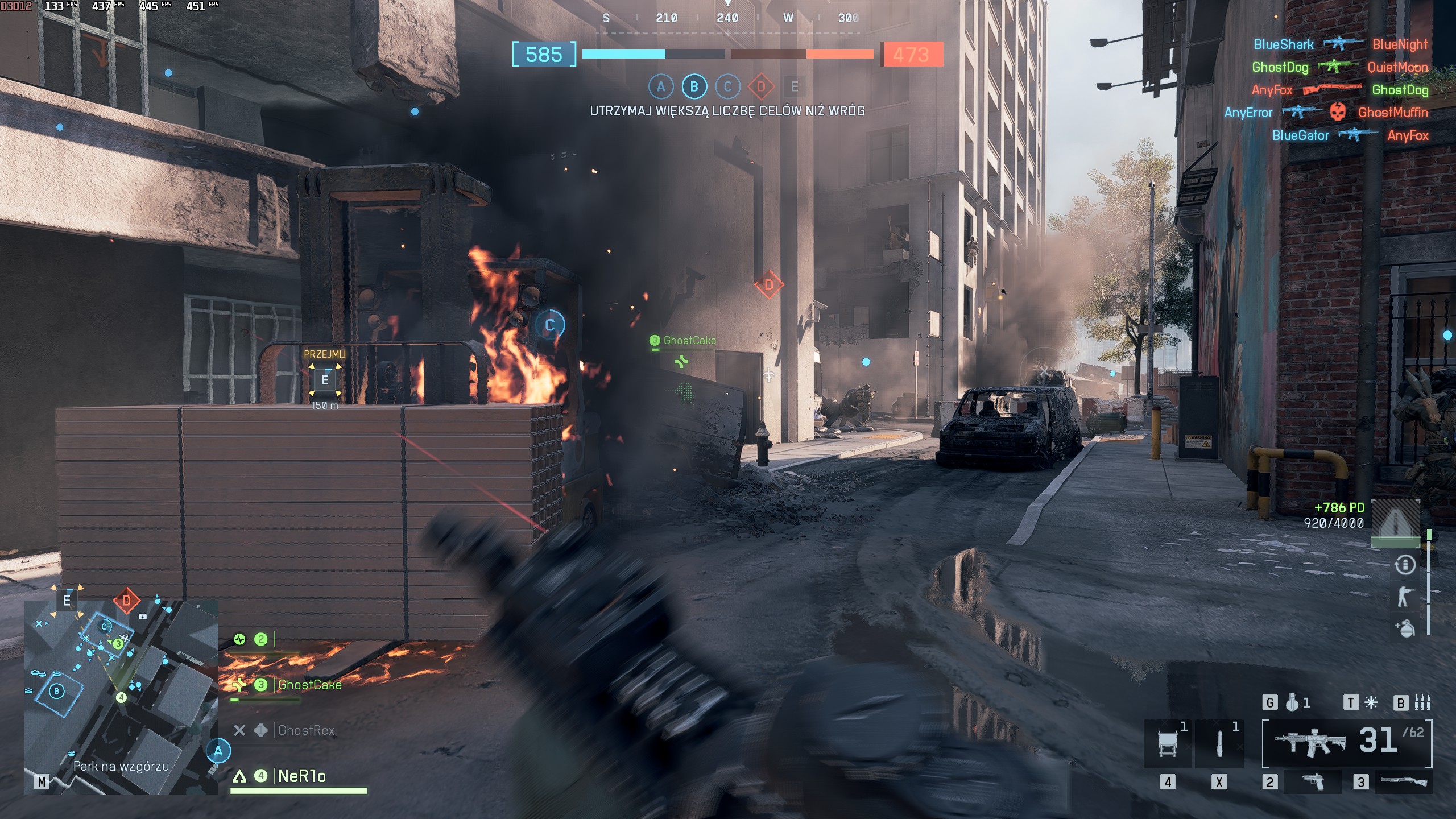
Task: Select squad member GhostCake in the squad list
Action: tap(309, 685)
